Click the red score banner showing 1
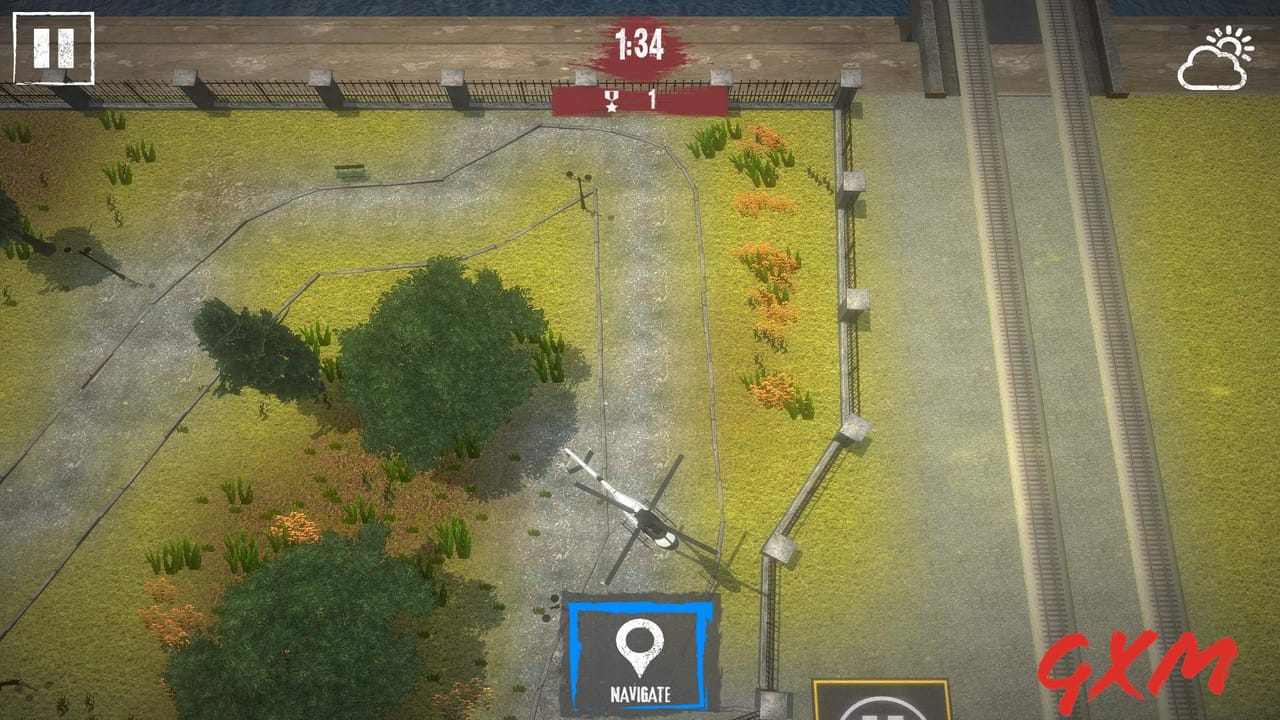The height and width of the screenshot is (720, 1280). 640,99
